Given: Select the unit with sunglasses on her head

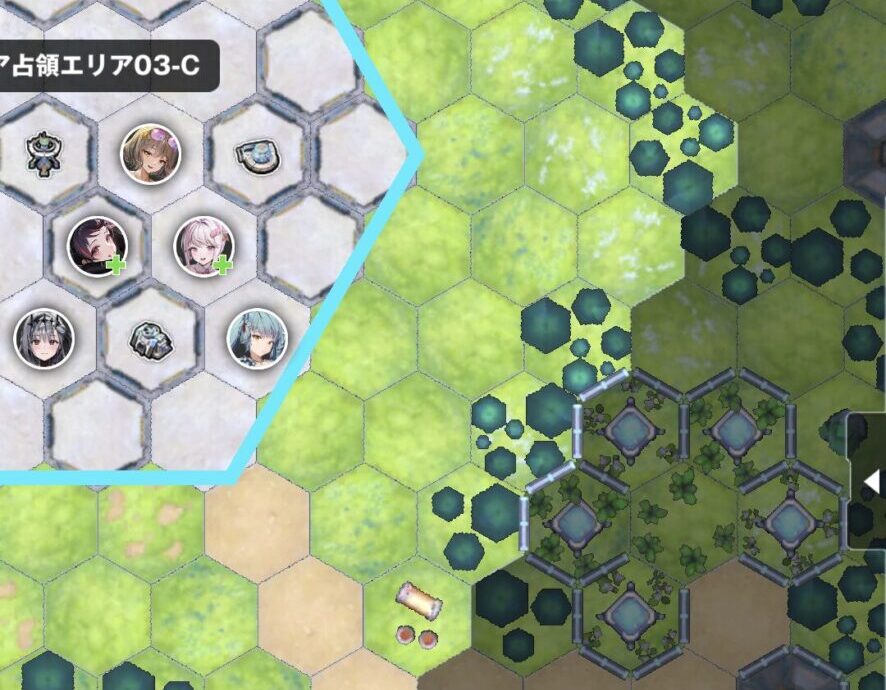Looking at the screenshot, I should point(150,154).
